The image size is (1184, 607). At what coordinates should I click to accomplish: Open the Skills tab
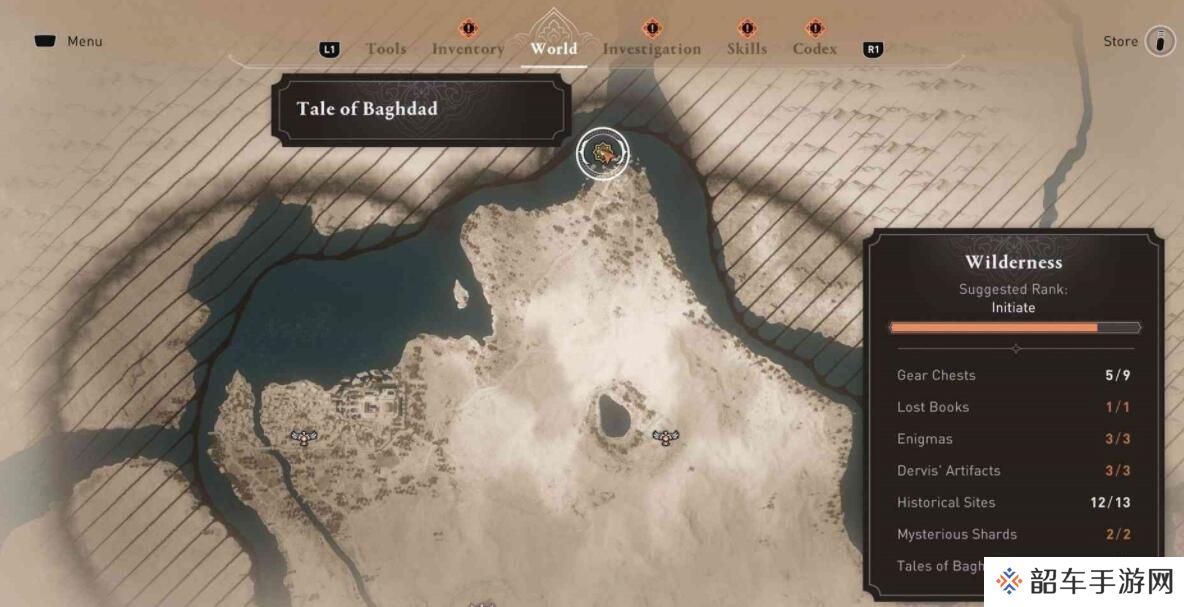coord(747,49)
